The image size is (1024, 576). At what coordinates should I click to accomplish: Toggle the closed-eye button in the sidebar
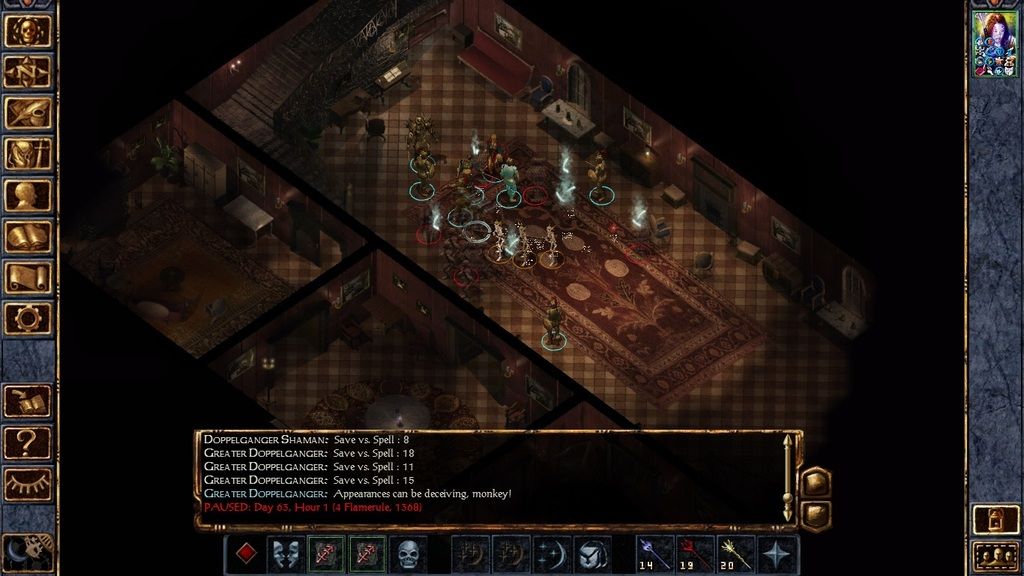(27, 483)
